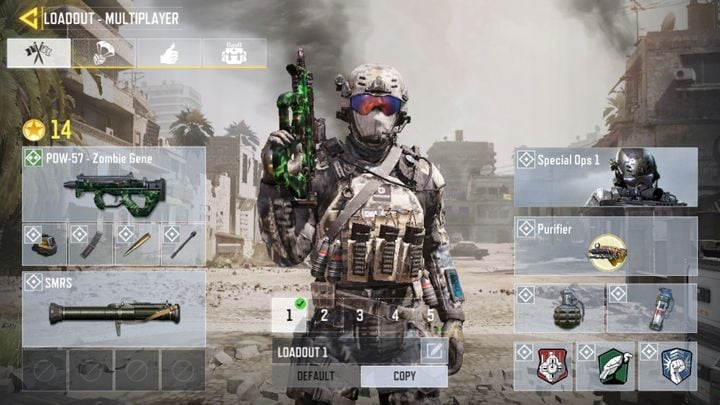Choose the frag grenade lethal slot
This screenshot has height=405, width=720.
coord(560,309)
